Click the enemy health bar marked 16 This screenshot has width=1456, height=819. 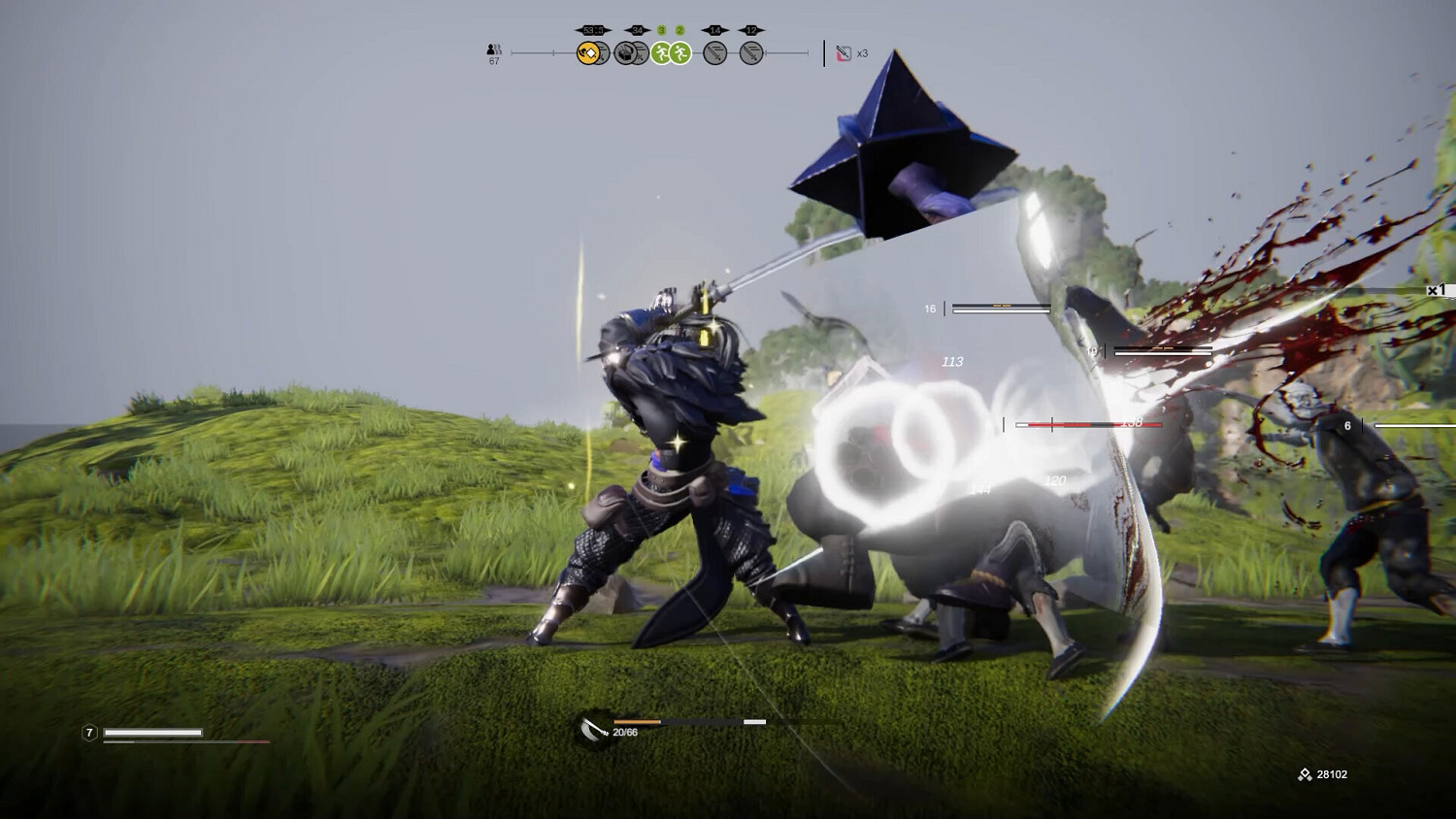pos(999,308)
